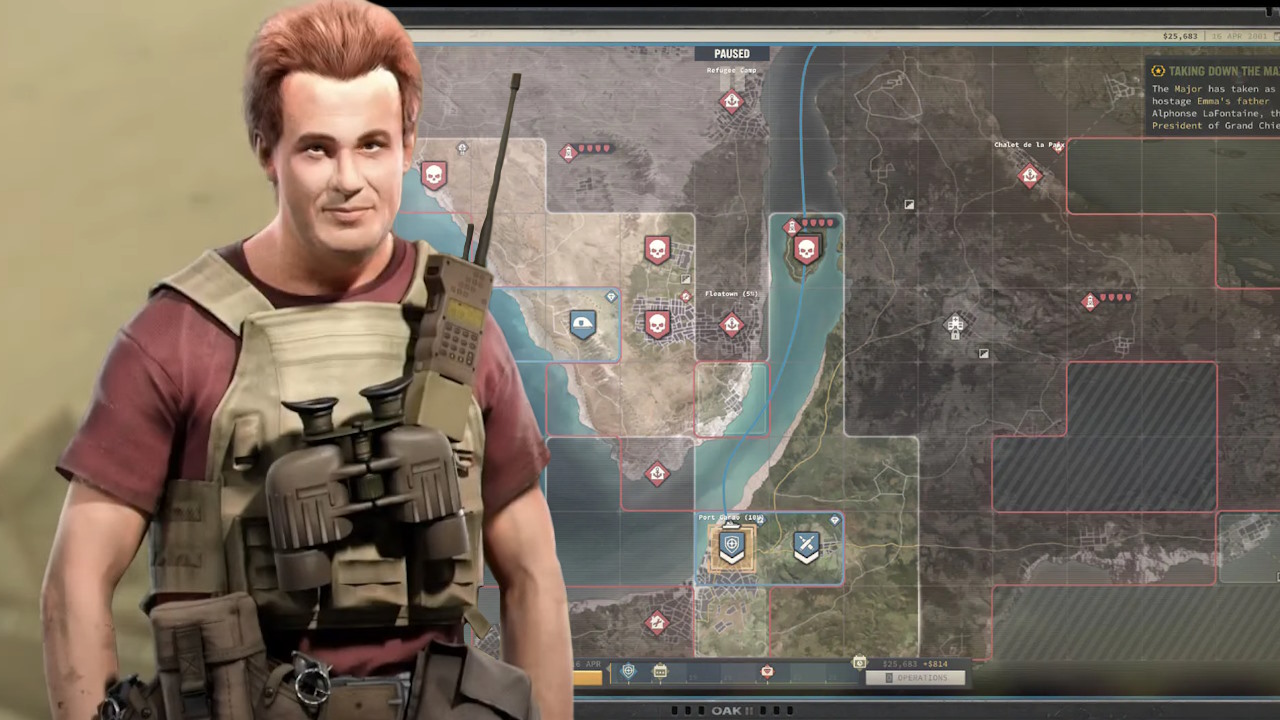This screenshot has width=1280, height=720.
Task: Click the shield icon on the bottom timeline
Action: [628, 670]
